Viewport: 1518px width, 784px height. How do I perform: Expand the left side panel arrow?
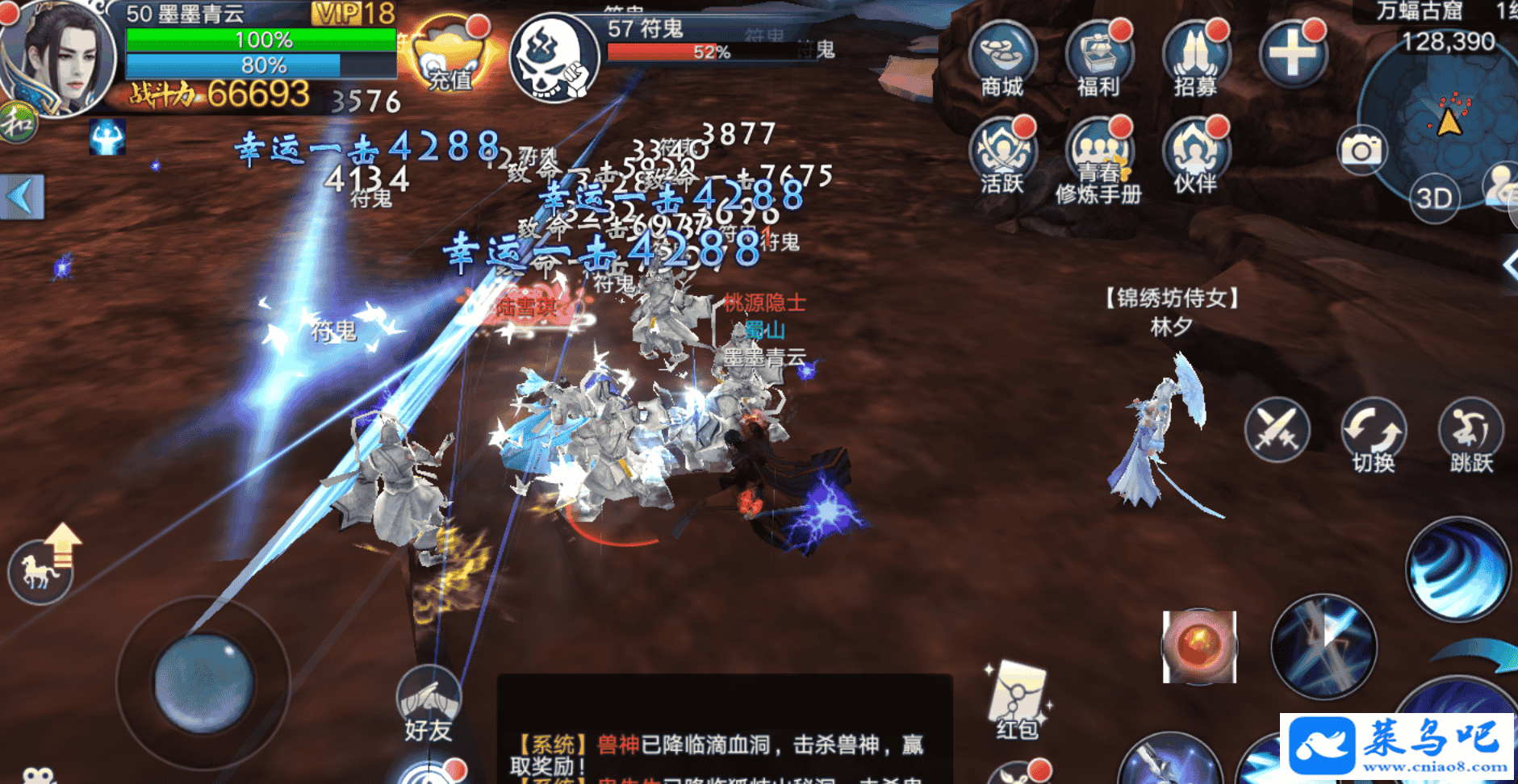coord(22,197)
